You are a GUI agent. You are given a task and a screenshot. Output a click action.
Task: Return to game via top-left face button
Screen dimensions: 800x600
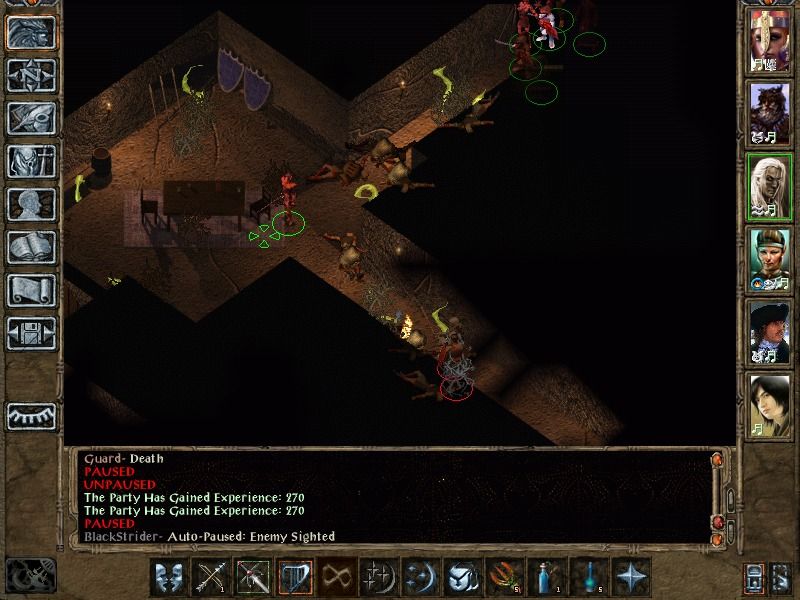(31, 32)
